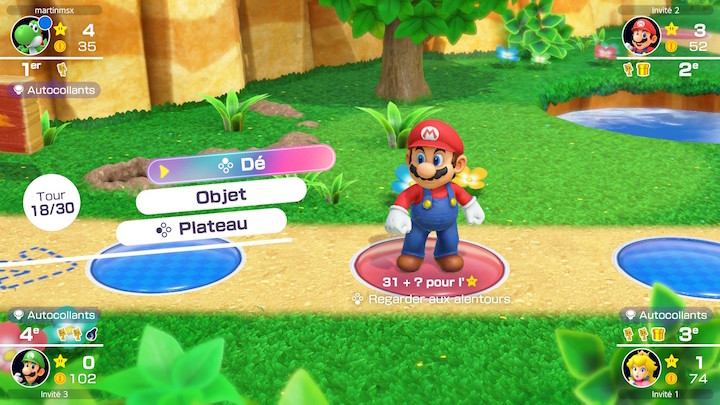Open Invité 3's Autocollants sticker label

(56, 314)
